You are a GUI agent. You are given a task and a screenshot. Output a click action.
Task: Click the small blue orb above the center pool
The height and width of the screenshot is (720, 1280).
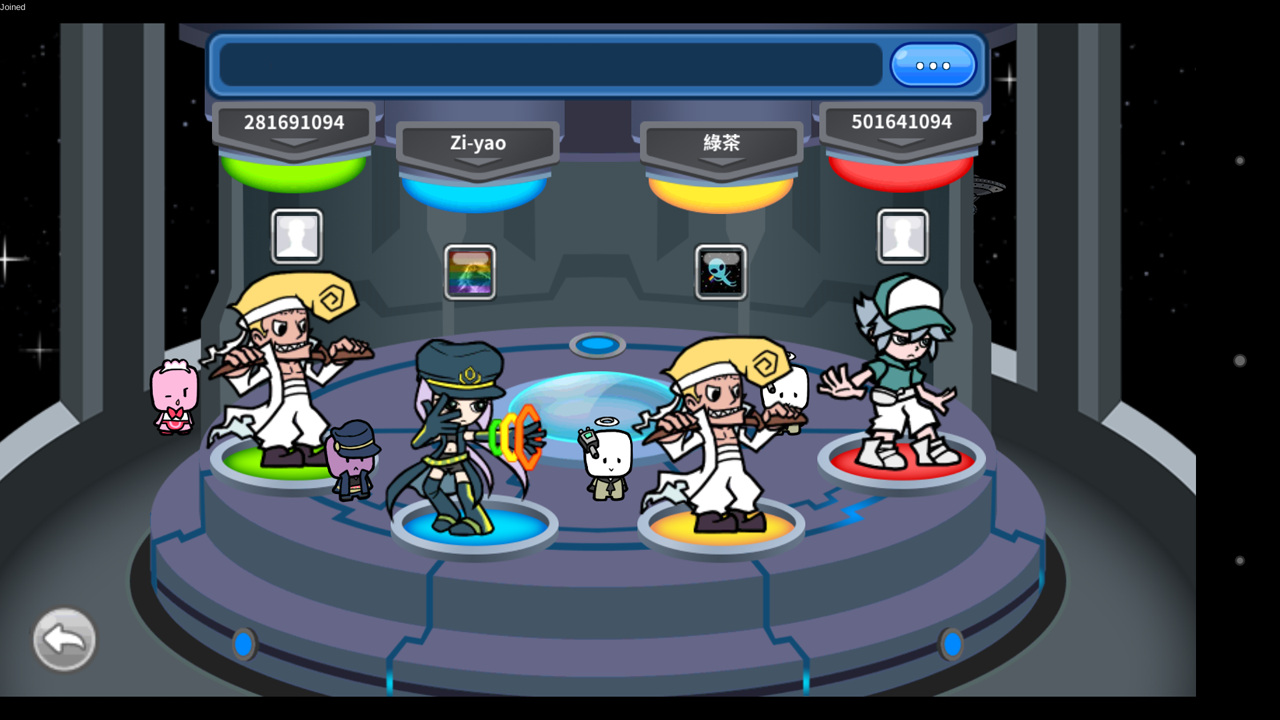[x=598, y=343]
